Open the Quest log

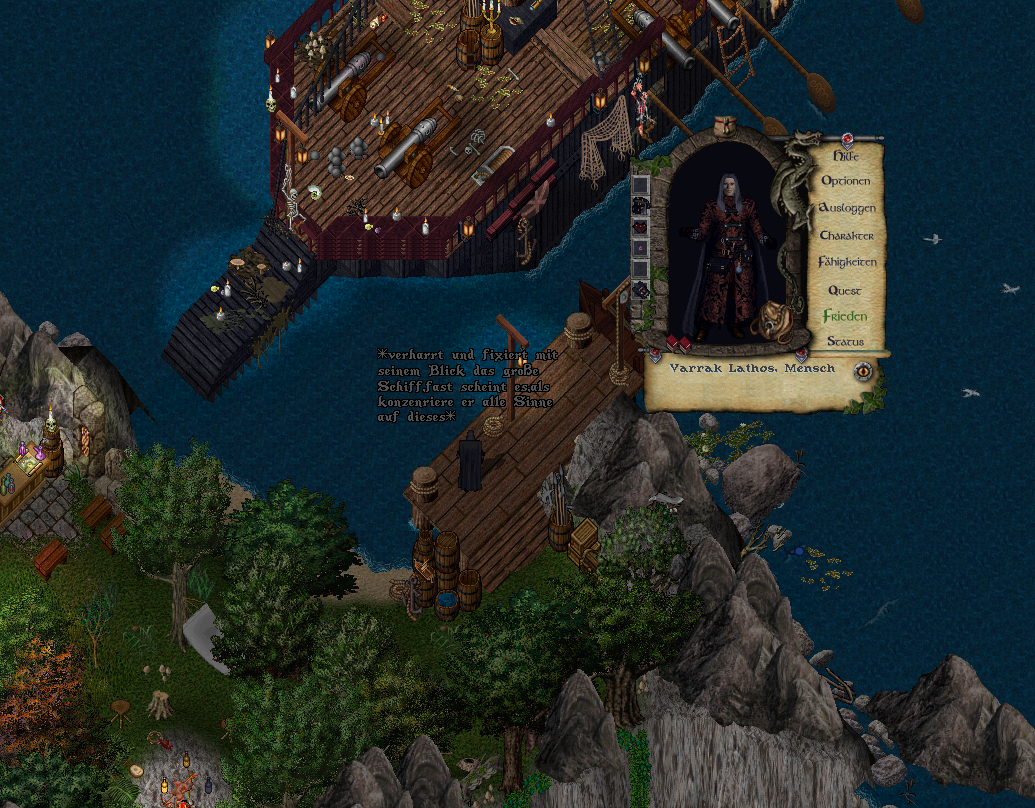click(x=845, y=290)
